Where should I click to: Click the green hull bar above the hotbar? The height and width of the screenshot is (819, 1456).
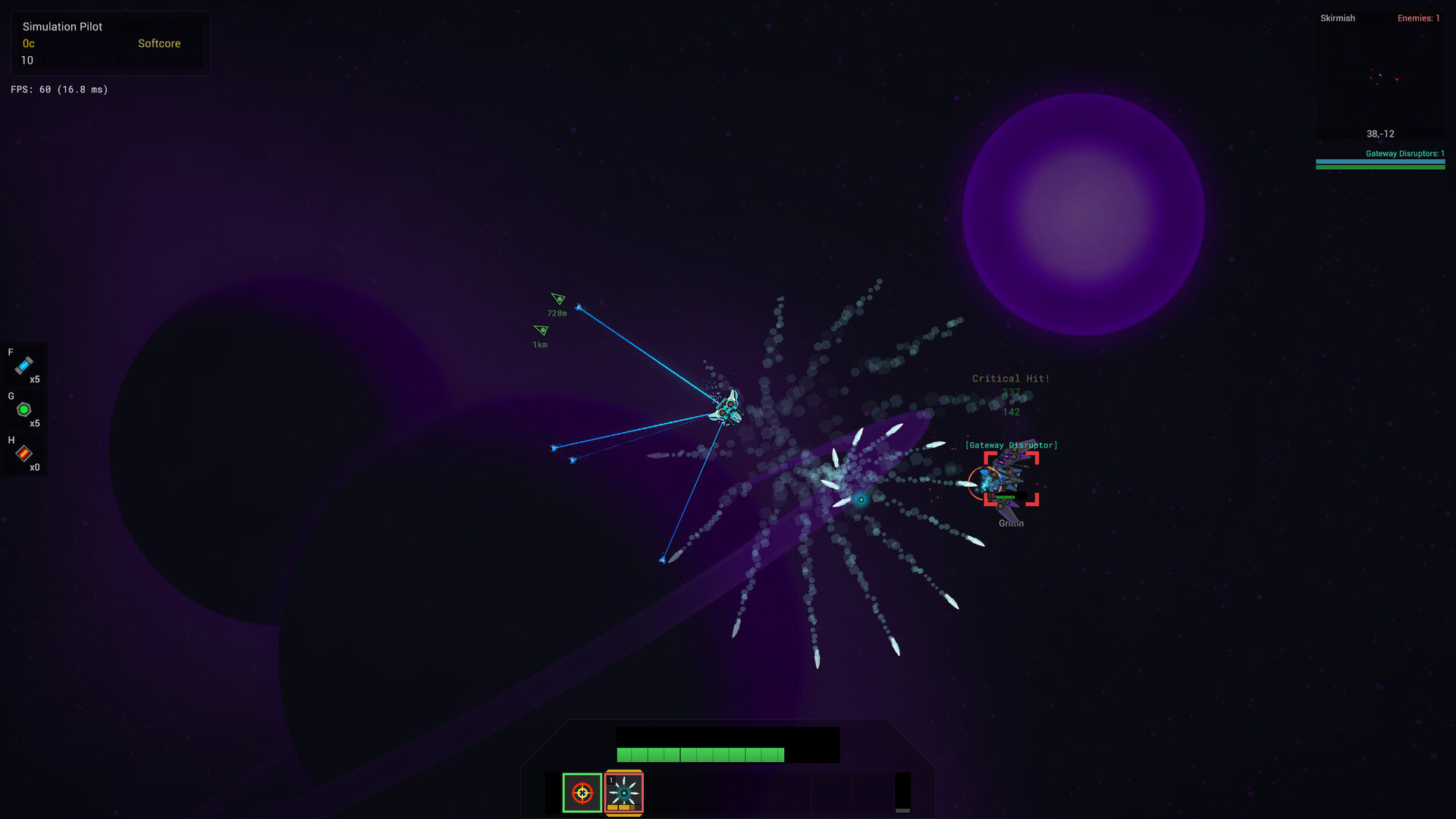[700, 755]
